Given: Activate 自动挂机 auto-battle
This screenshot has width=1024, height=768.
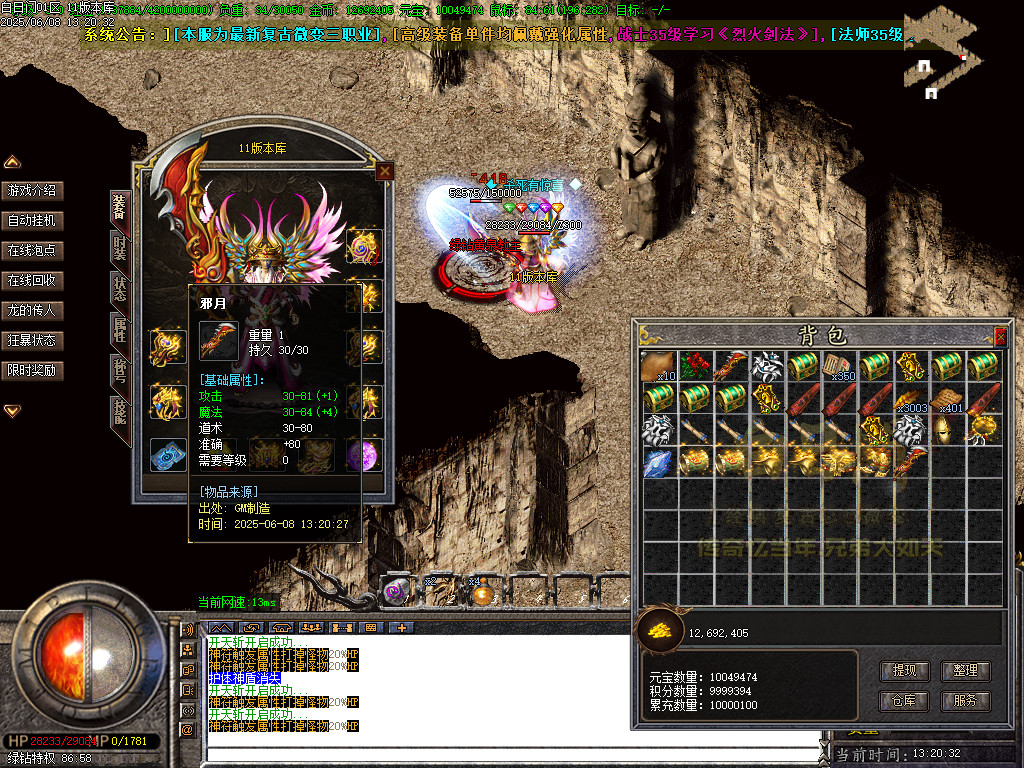Looking at the screenshot, I should (x=32, y=220).
